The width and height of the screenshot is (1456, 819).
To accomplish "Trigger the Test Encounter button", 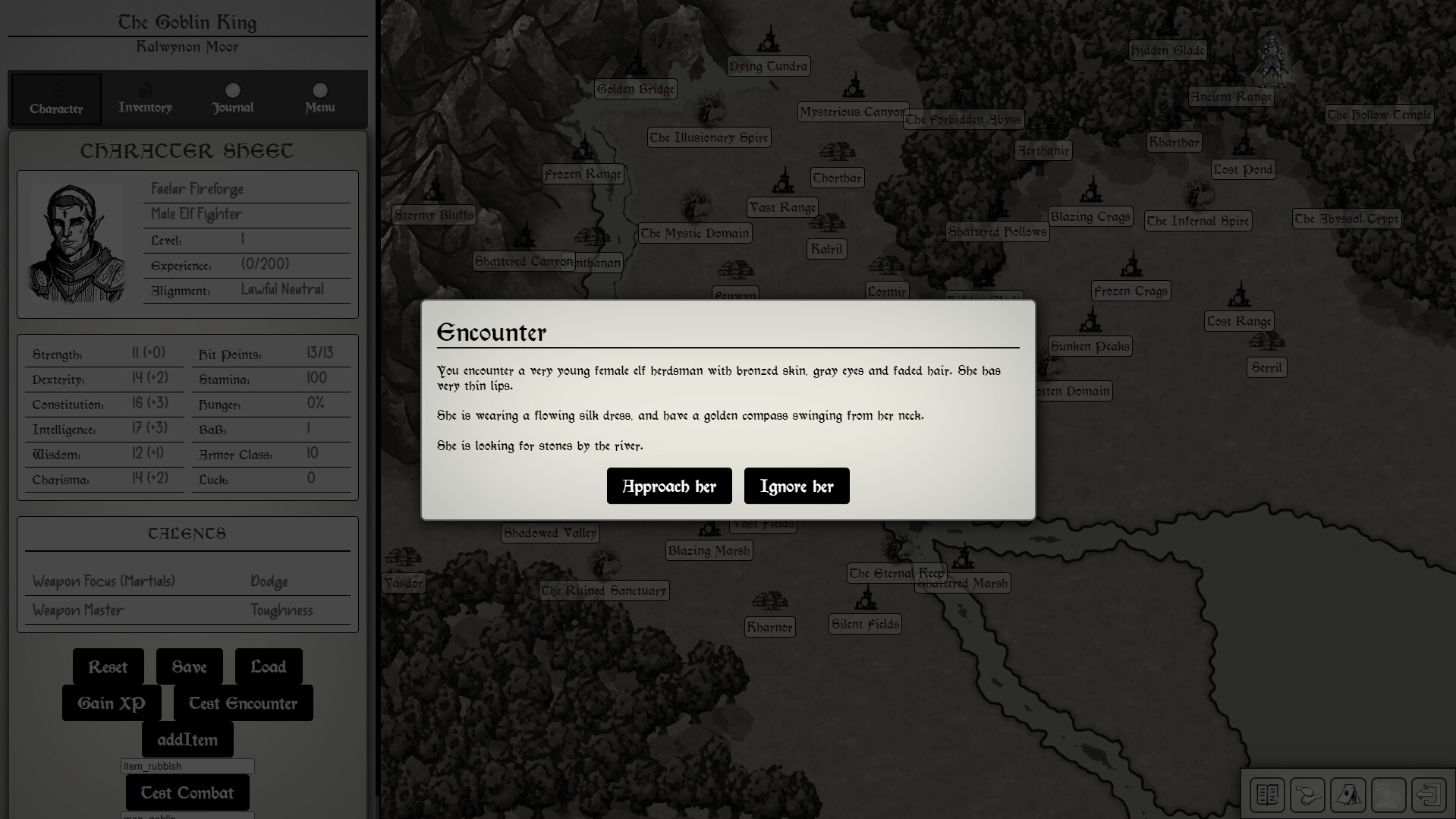I will [243, 703].
